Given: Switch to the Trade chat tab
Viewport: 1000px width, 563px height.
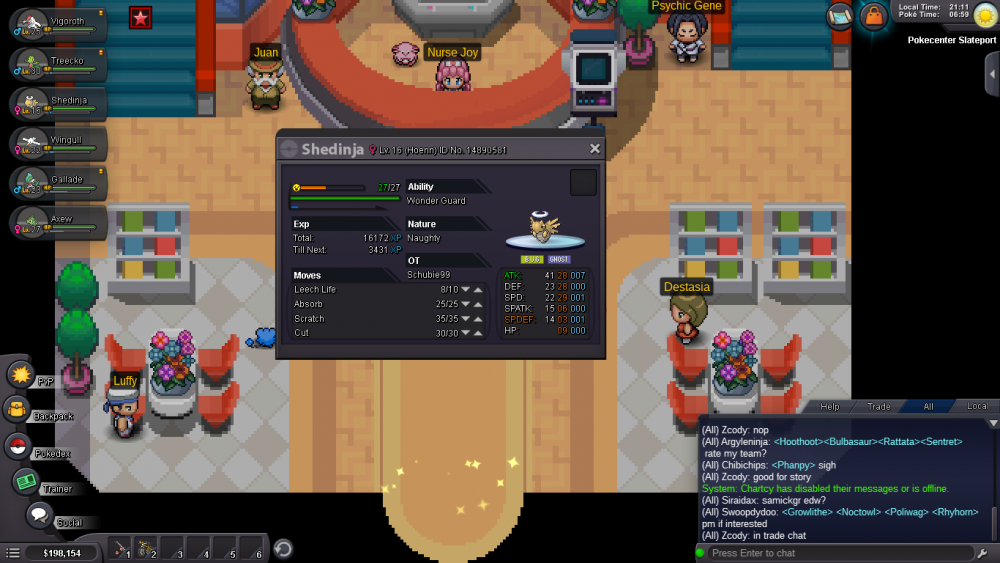Looking at the screenshot, I should (x=879, y=406).
